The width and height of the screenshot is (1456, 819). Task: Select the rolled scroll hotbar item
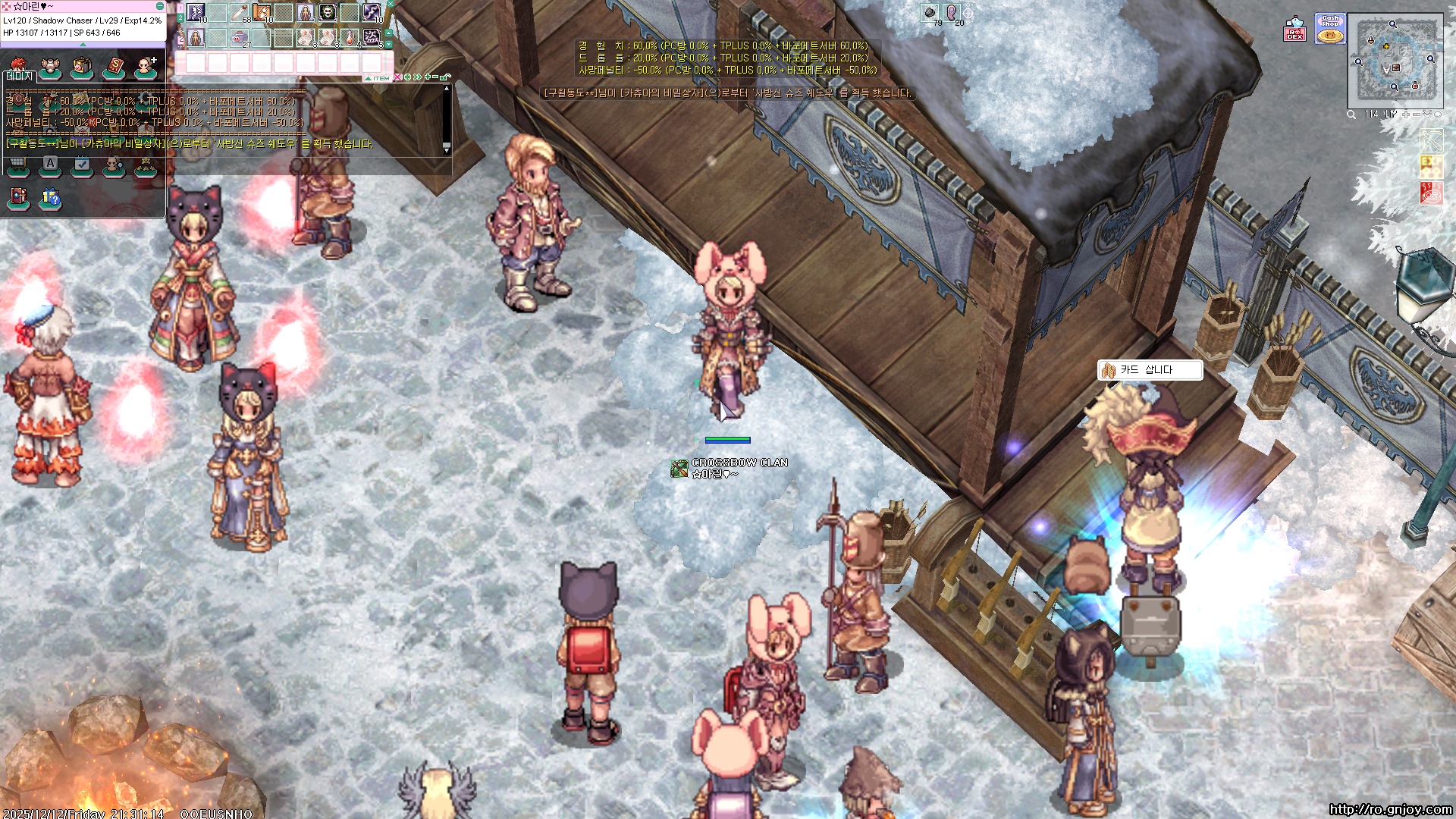[240, 12]
